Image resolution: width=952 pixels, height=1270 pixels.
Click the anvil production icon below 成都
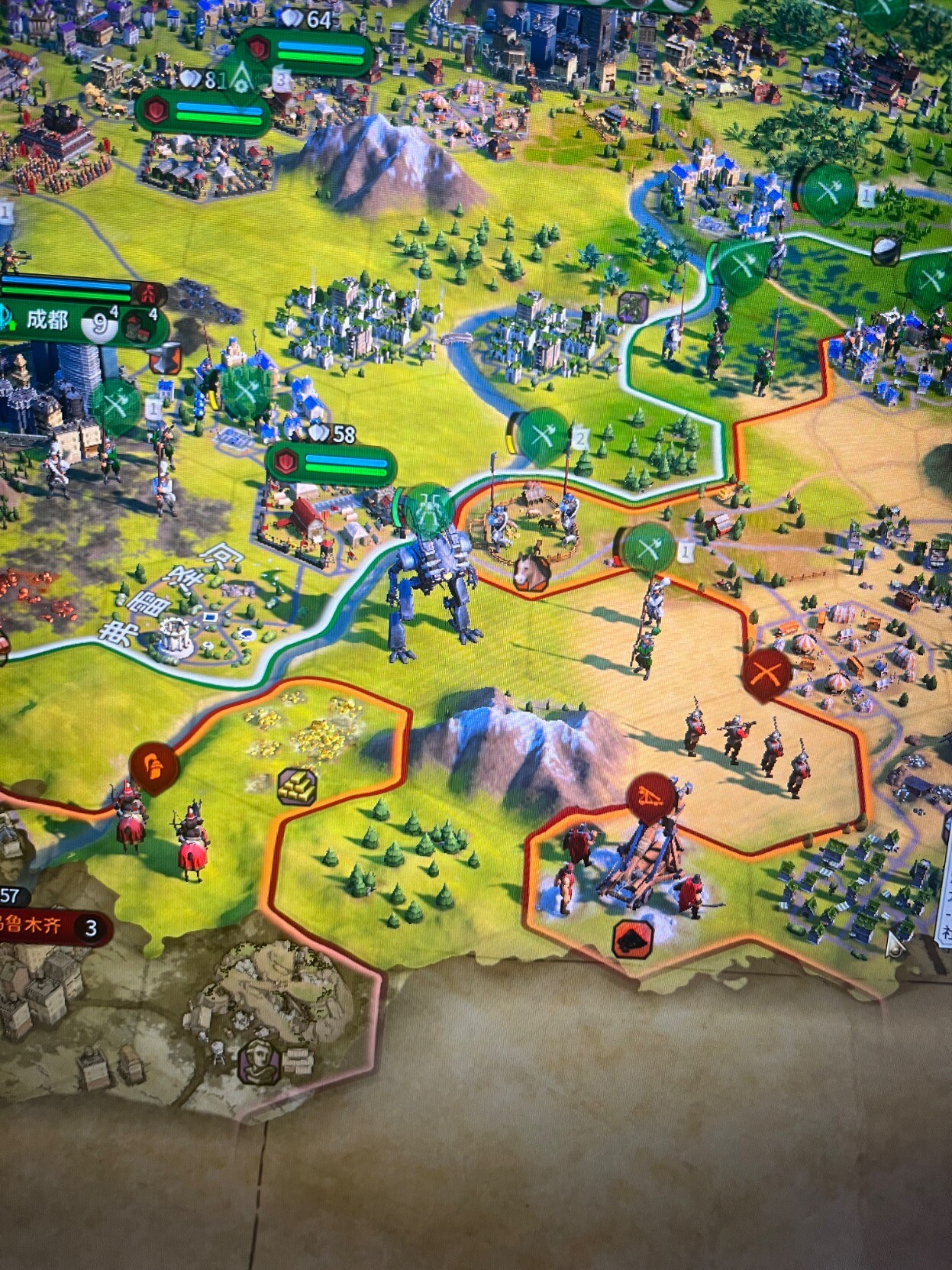tap(165, 359)
